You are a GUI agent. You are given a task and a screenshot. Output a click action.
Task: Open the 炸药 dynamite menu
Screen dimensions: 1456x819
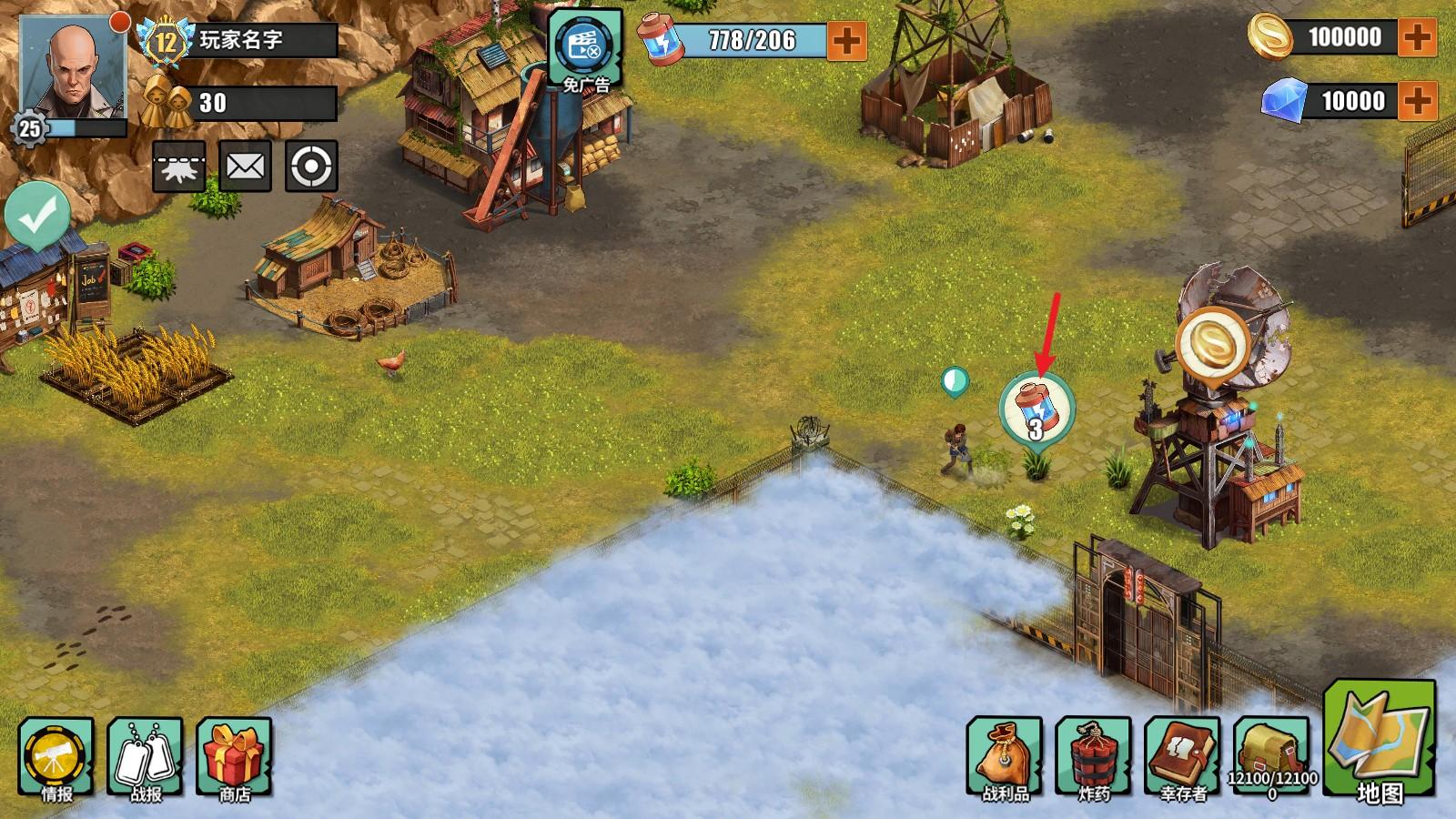[x=1093, y=760]
